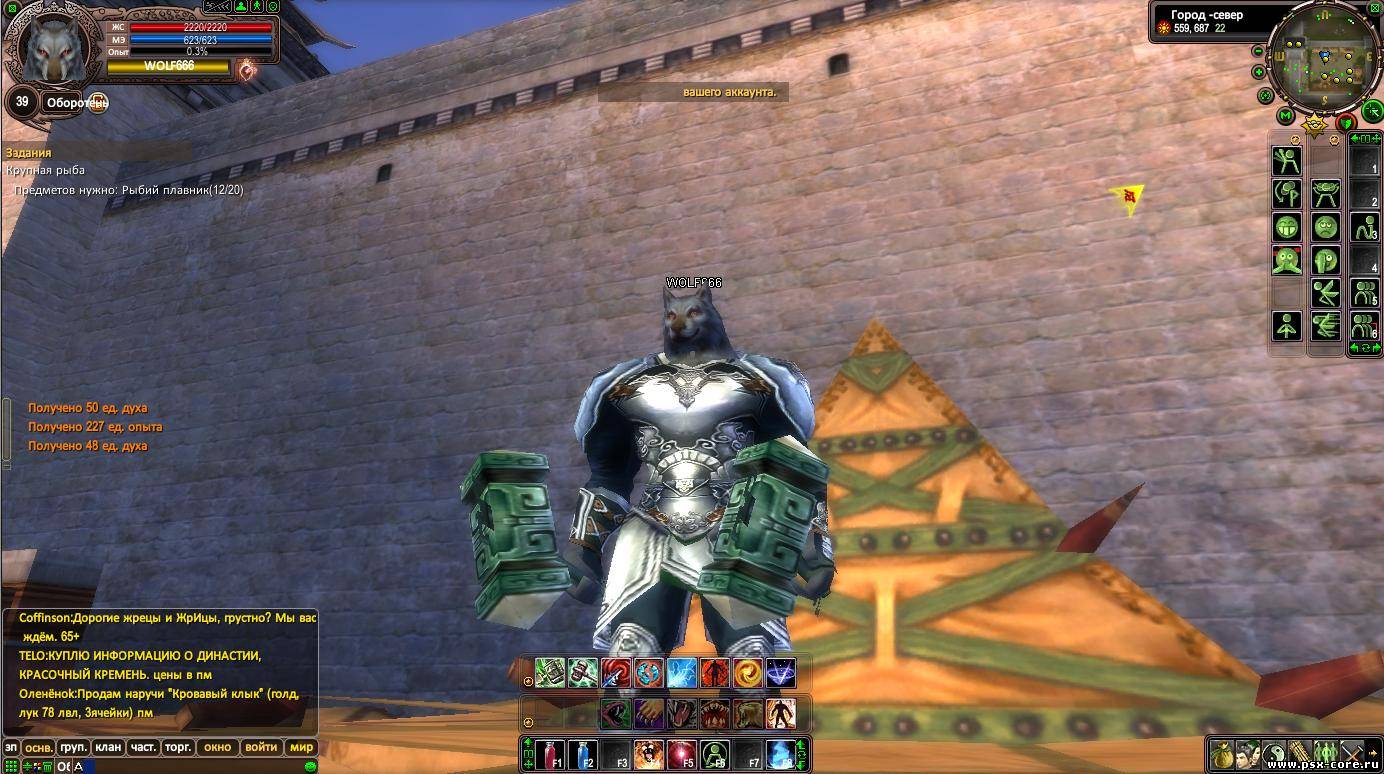This screenshot has height=774, width=1384.
Task: Open the "Крупная рыба" quest entry
Action: [45, 170]
